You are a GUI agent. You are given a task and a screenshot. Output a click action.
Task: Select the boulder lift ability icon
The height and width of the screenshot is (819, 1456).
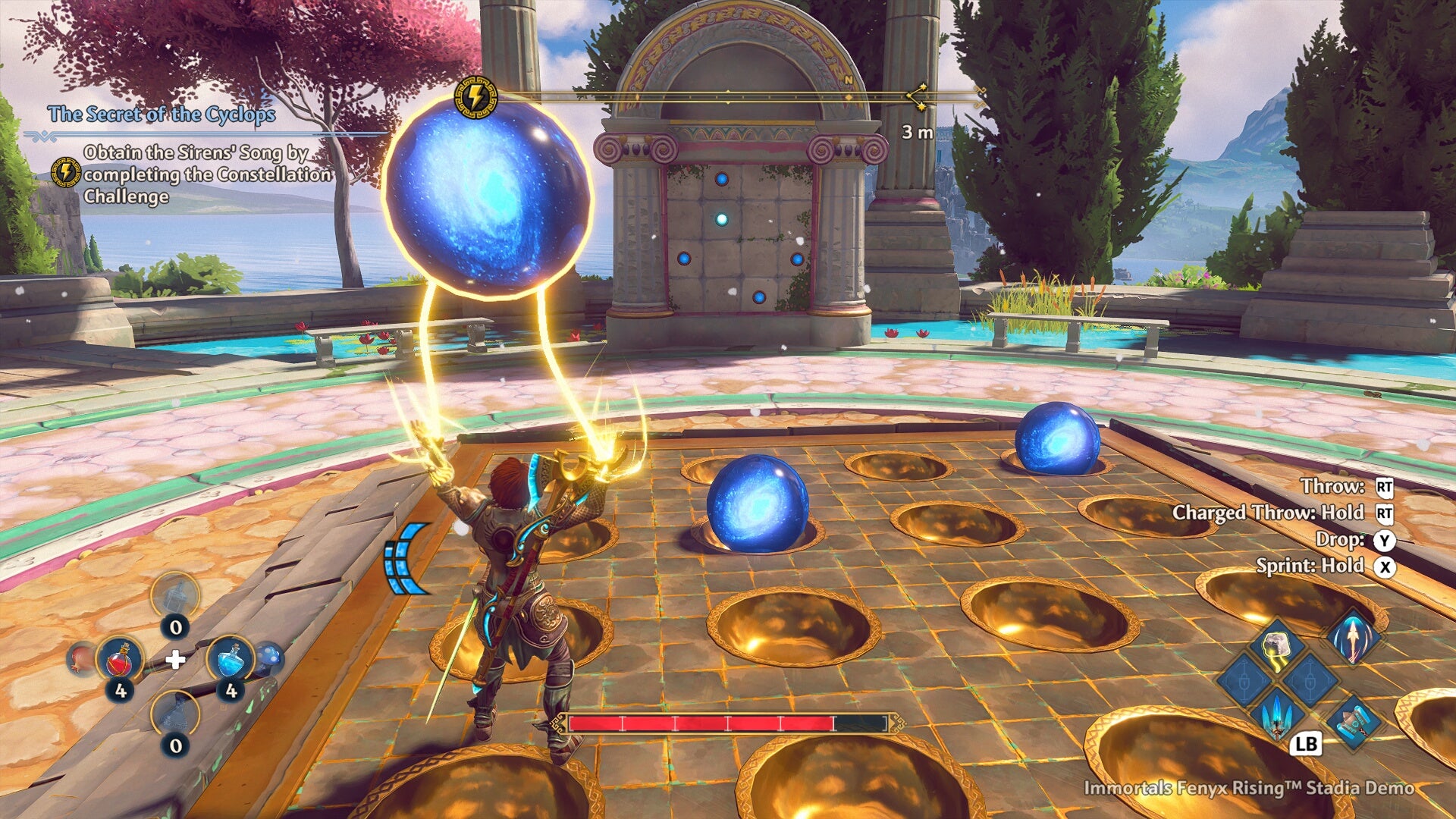pos(1276,644)
